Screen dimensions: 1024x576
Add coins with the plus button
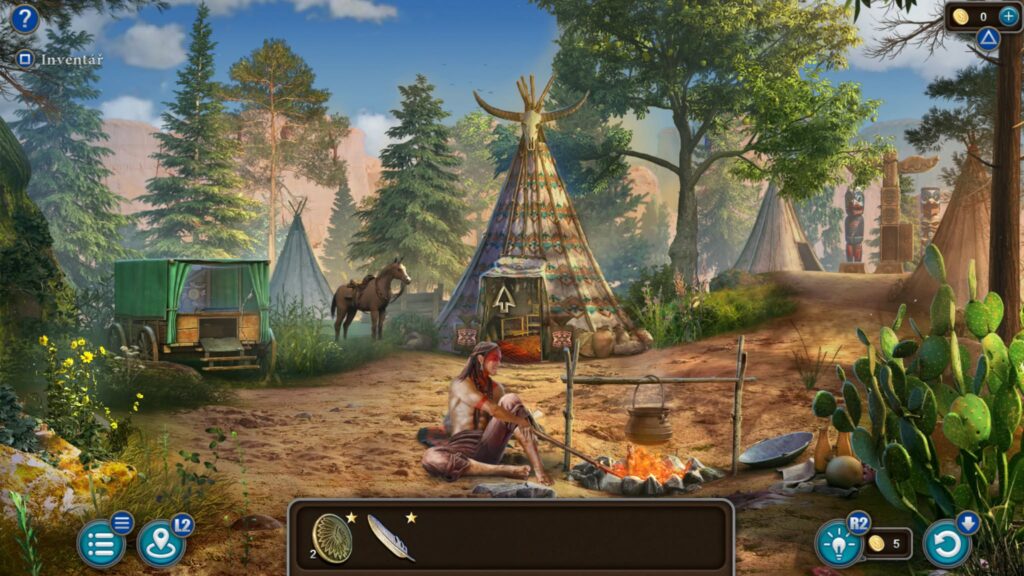click(x=1008, y=16)
